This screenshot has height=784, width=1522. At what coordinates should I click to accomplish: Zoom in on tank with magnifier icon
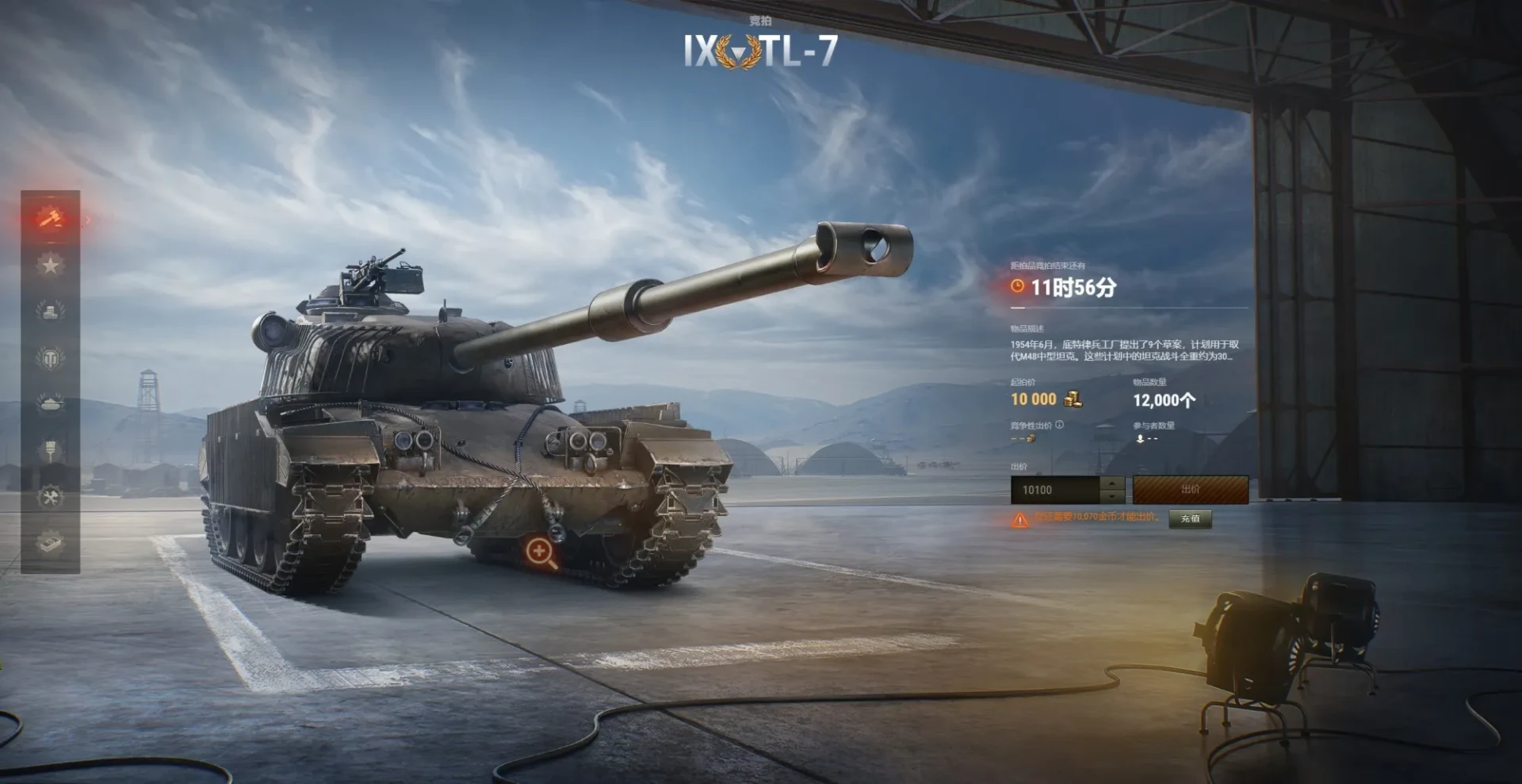[x=541, y=552]
